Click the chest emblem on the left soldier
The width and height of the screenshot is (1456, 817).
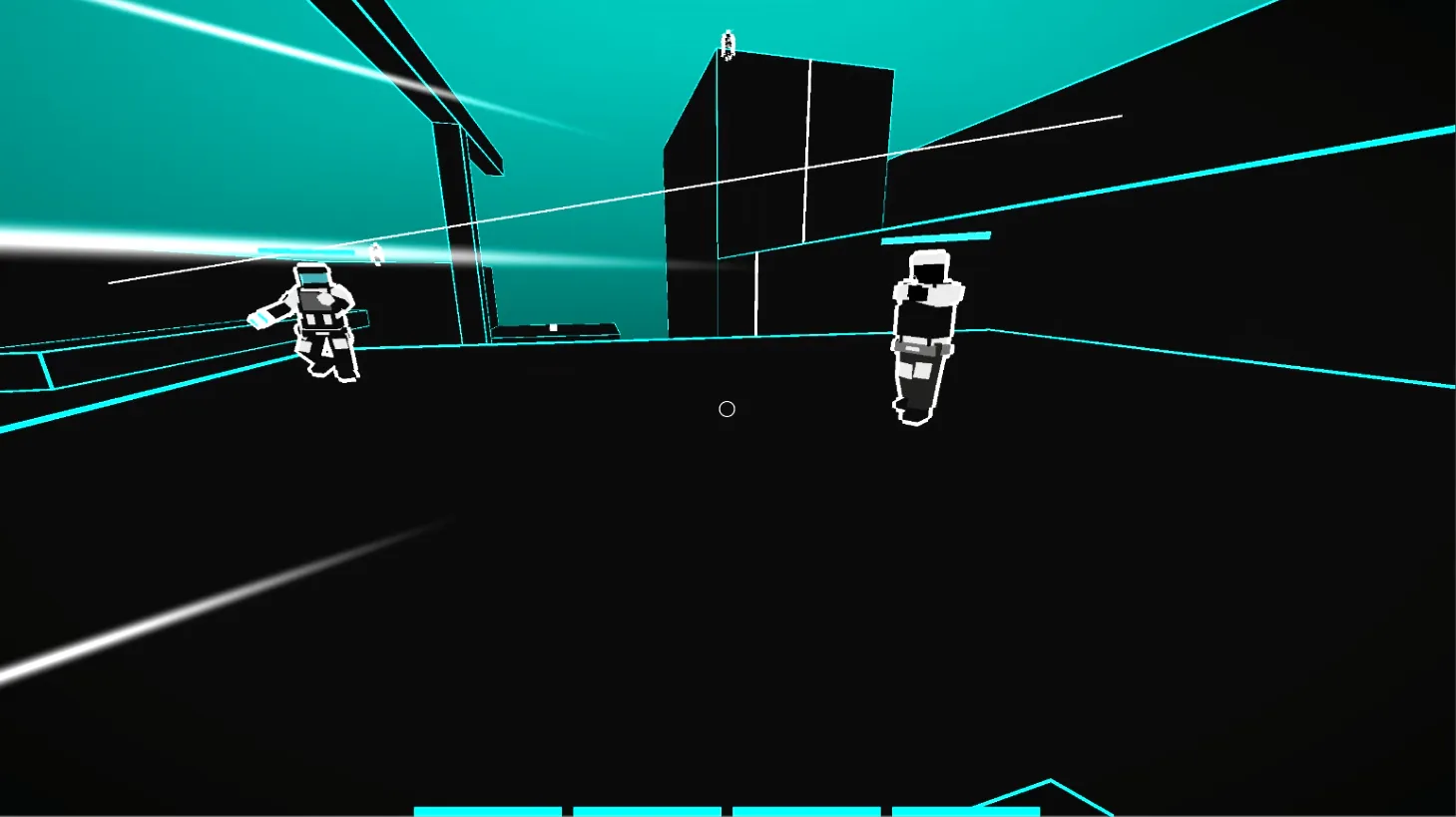[324, 299]
